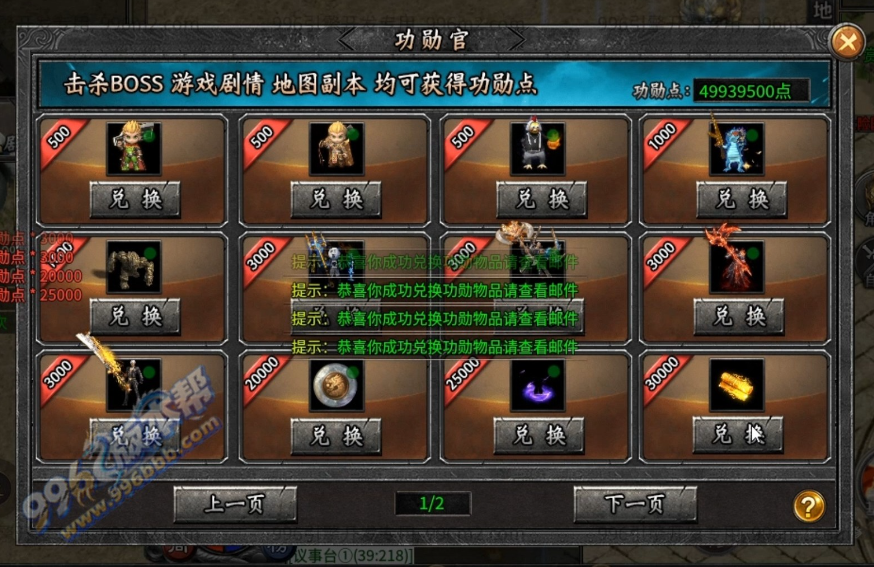Screen dimensions: 874x567
Task: Select the purple vortex item icon
Action: point(538,385)
